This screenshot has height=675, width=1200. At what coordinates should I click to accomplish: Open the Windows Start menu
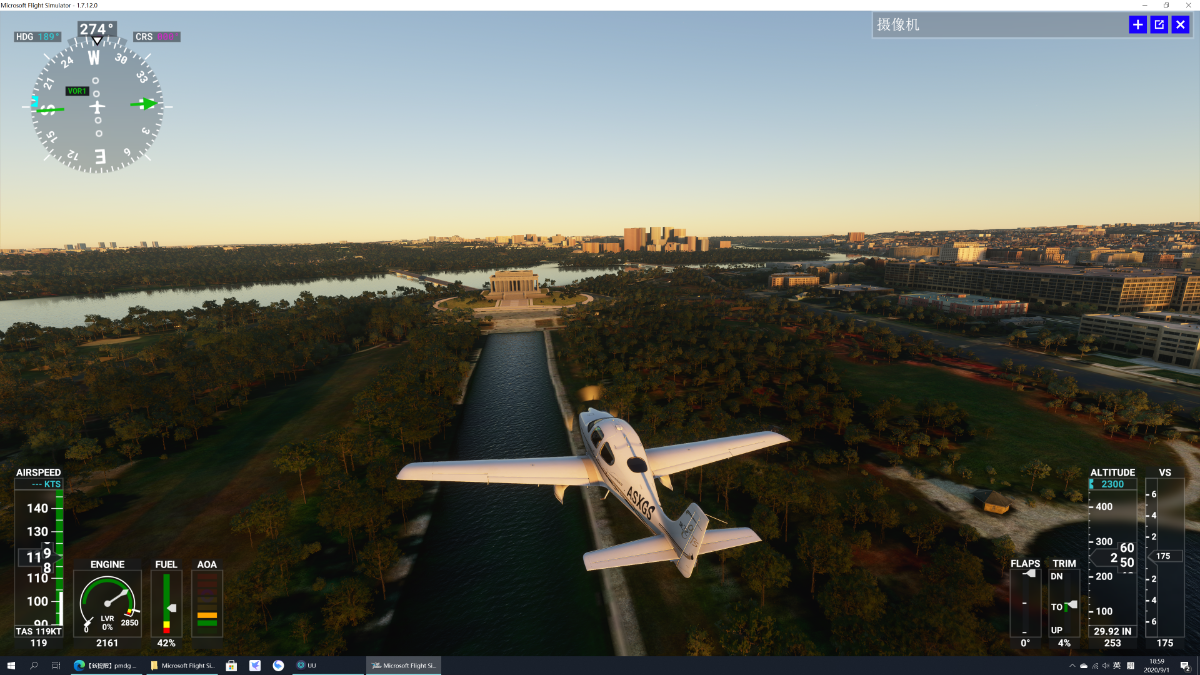(x=11, y=665)
